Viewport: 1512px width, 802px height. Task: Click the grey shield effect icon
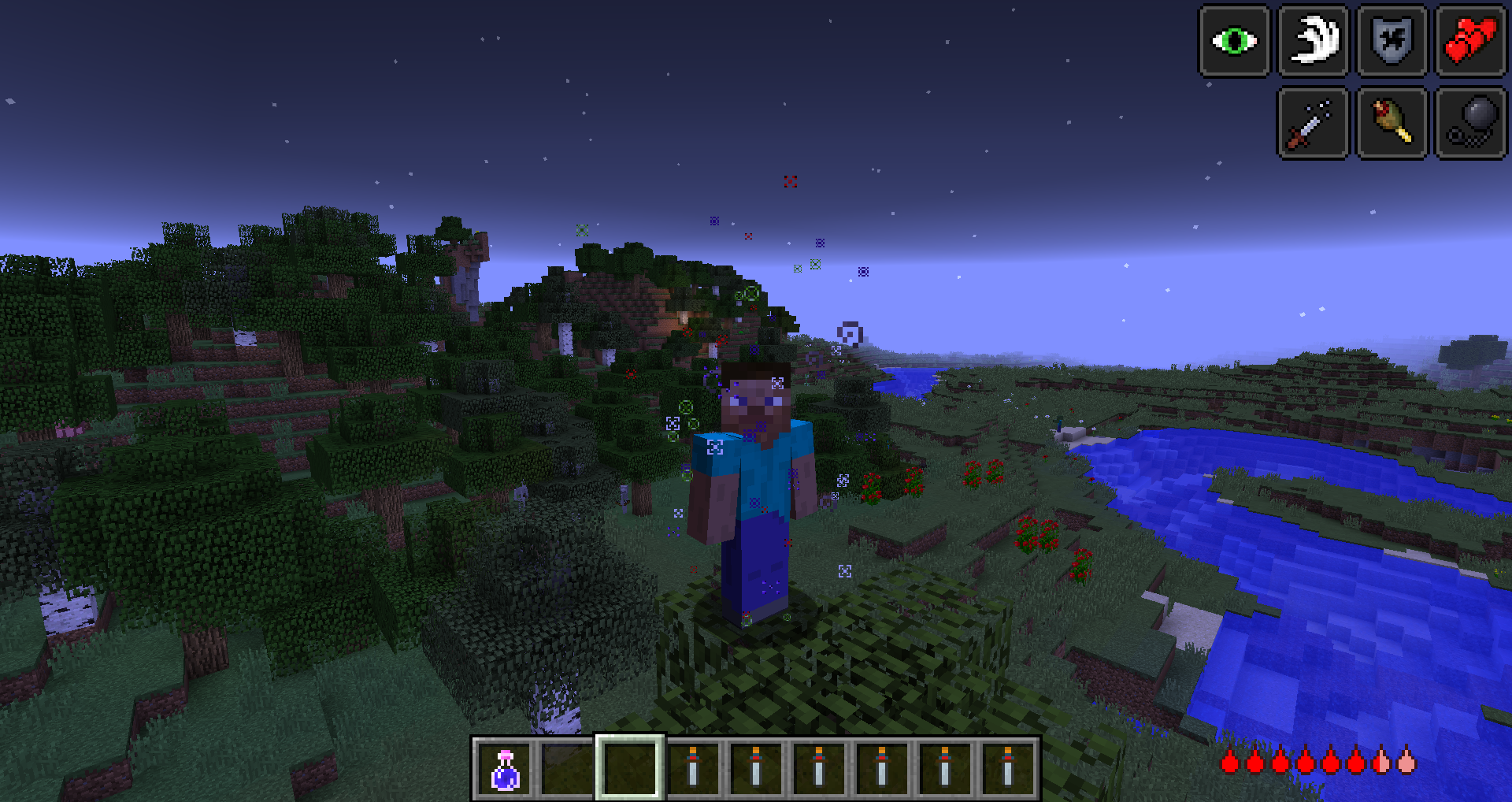click(1392, 41)
